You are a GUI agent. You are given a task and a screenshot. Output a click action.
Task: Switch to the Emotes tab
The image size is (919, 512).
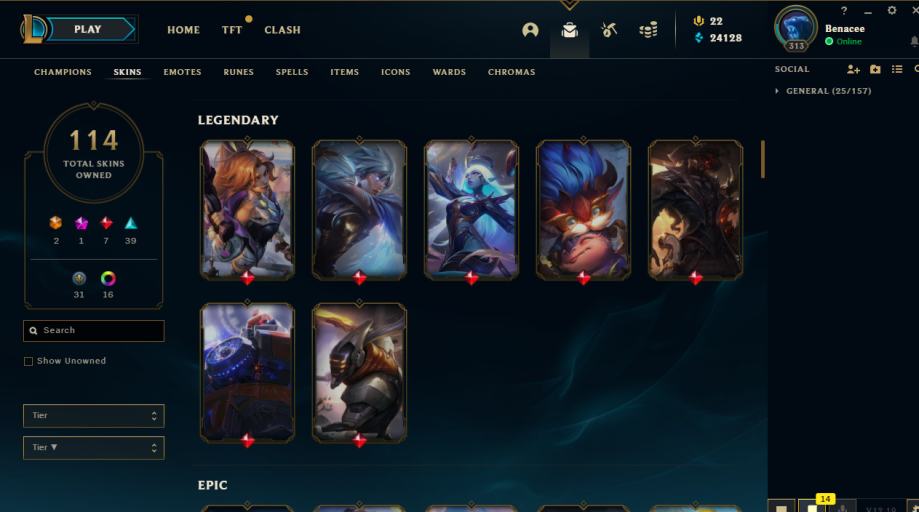(x=182, y=72)
